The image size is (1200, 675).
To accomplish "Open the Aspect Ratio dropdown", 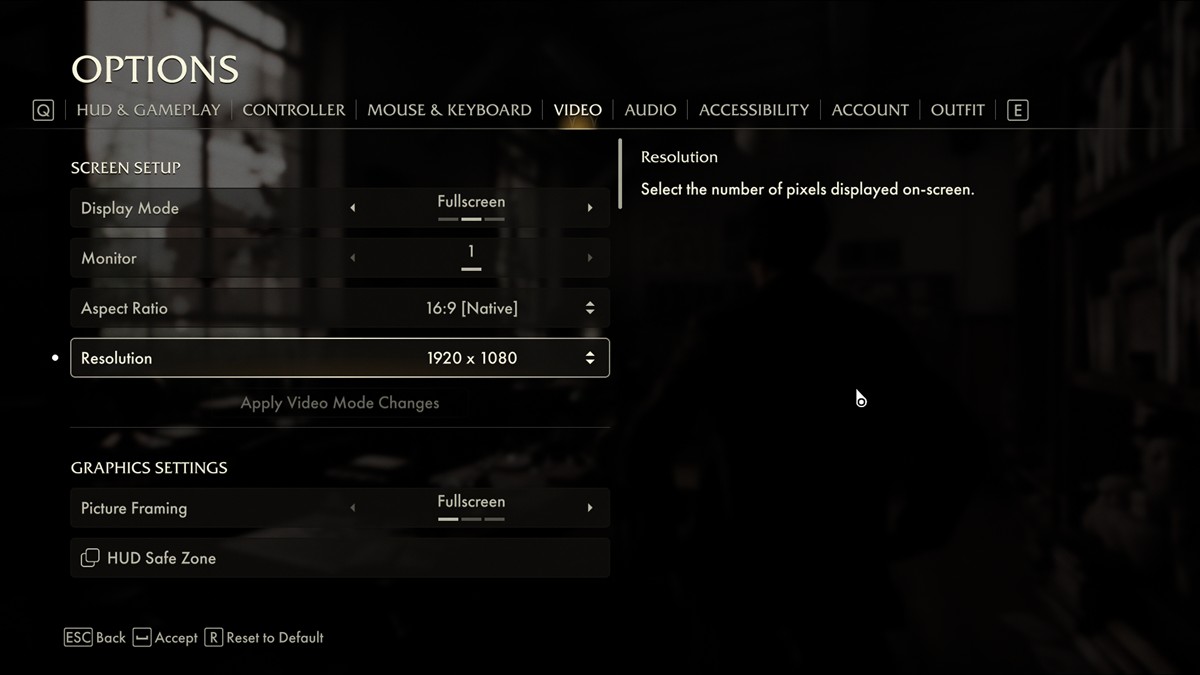I will tap(590, 308).
